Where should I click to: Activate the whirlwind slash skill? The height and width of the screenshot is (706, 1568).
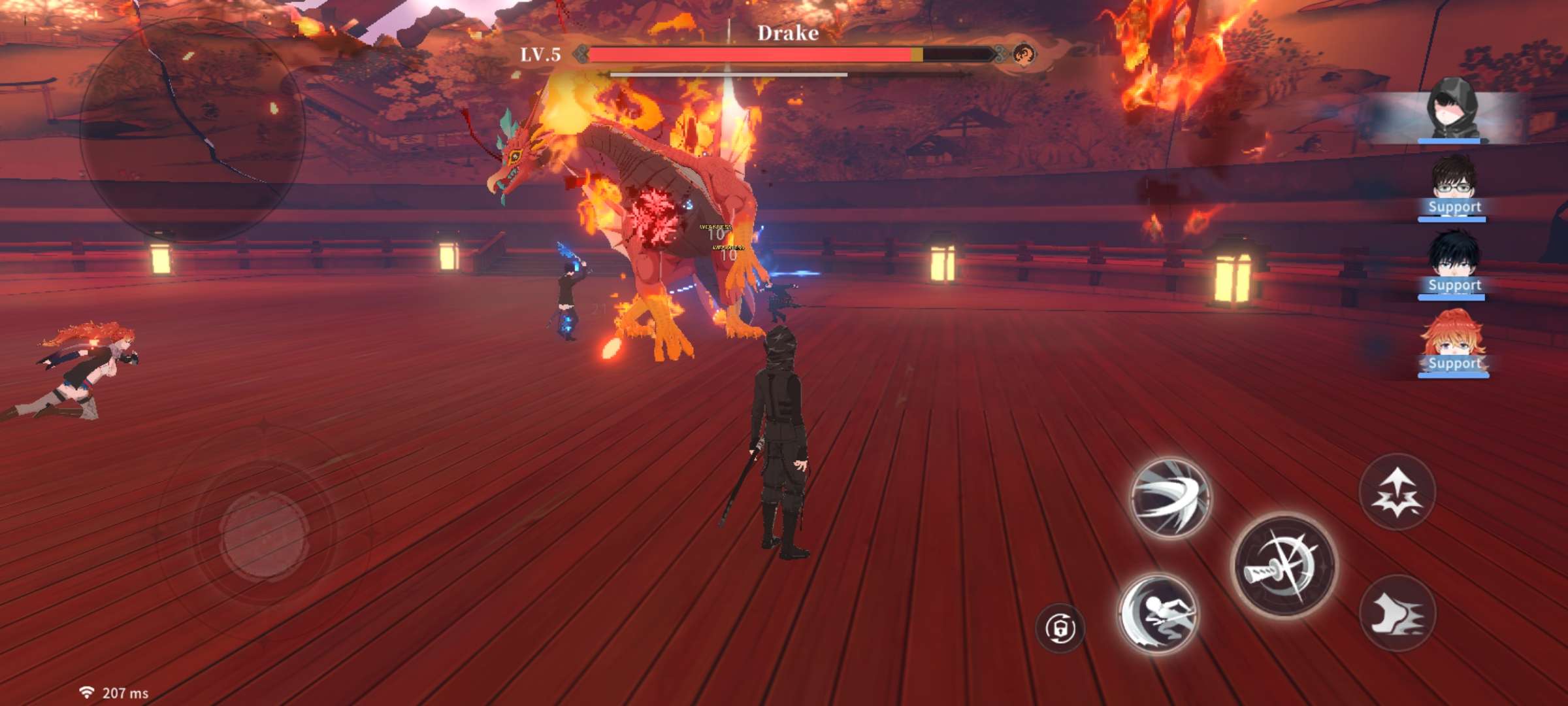pos(1170,497)
